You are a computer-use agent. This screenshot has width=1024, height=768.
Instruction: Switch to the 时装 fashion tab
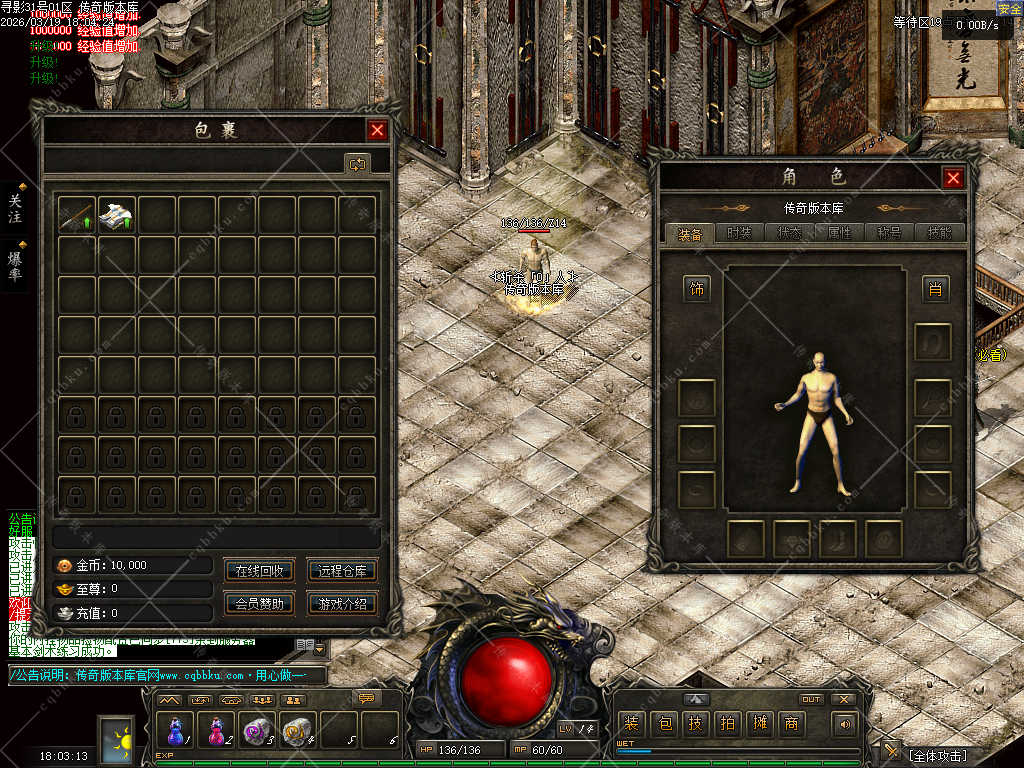point(739,233)
